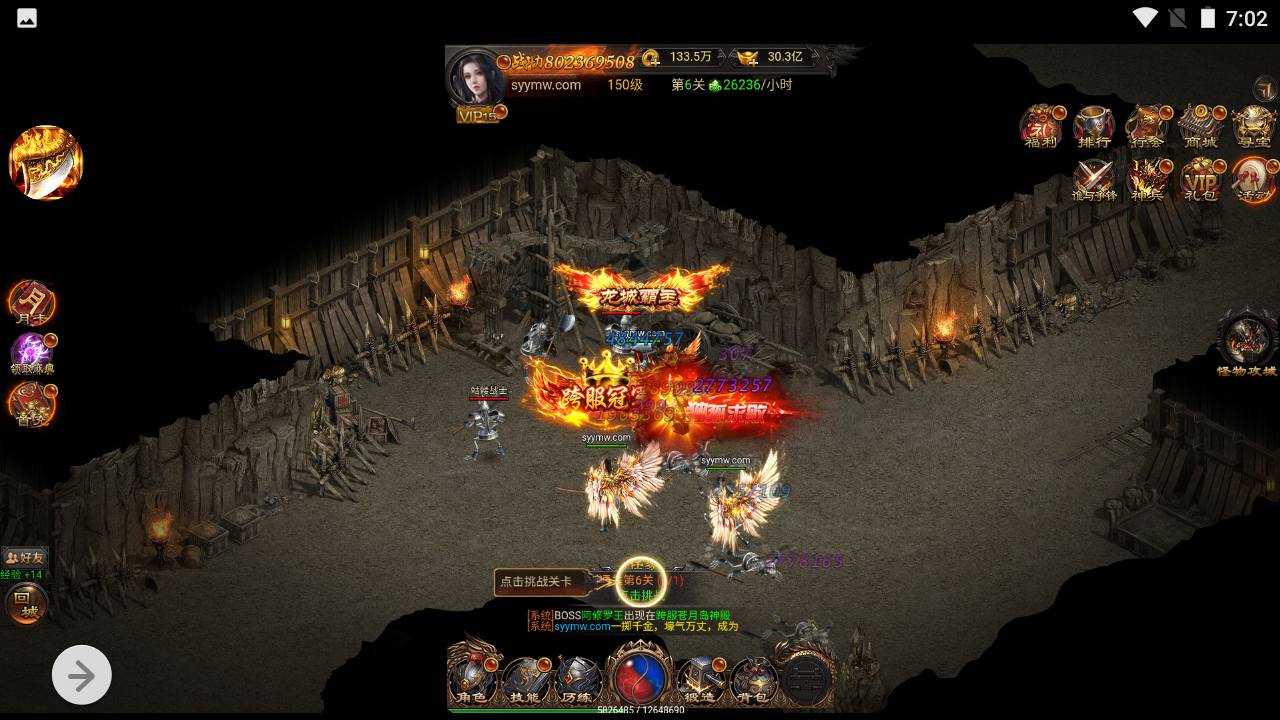Open the 排行 ranking trophy
This screenshot has height=720, width=1280.
pyautogui.click(x=1094, y=127)
